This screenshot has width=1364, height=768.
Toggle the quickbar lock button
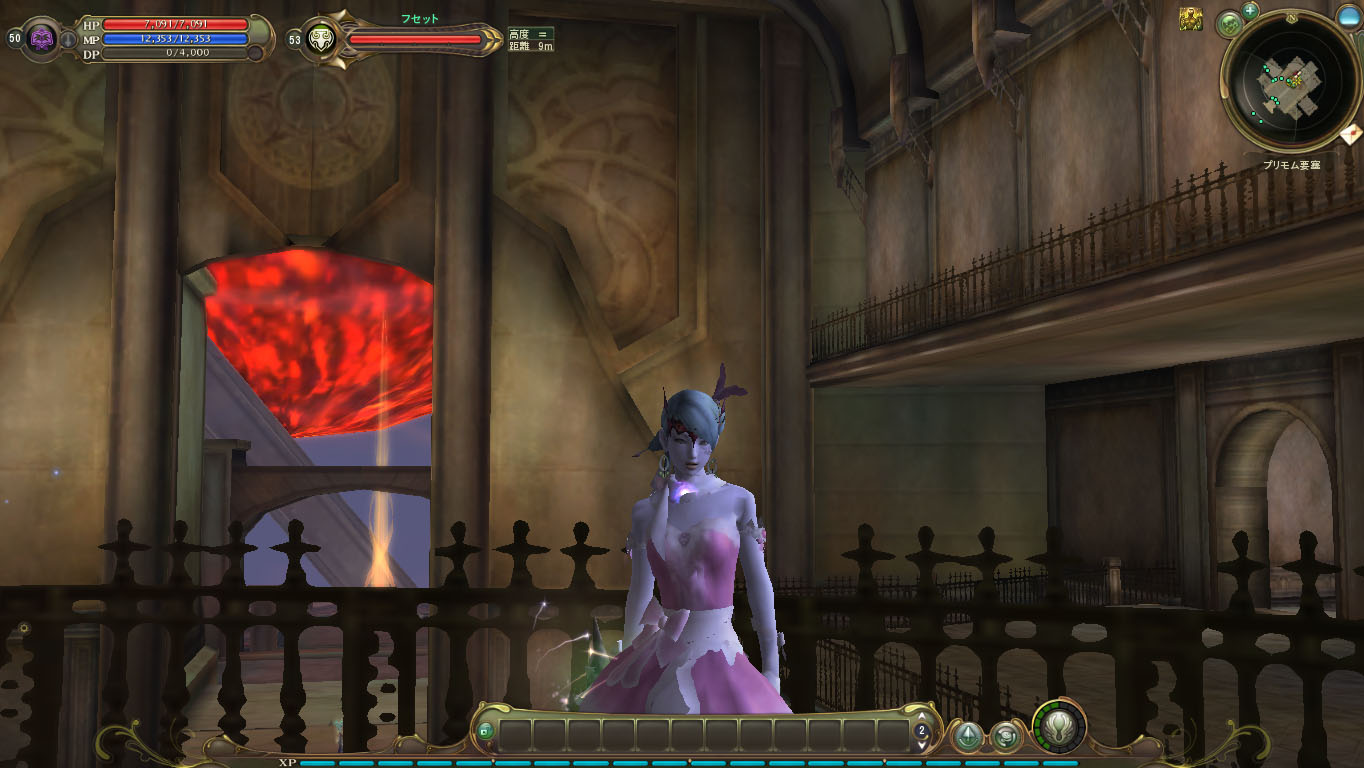(x=485, y=731)
